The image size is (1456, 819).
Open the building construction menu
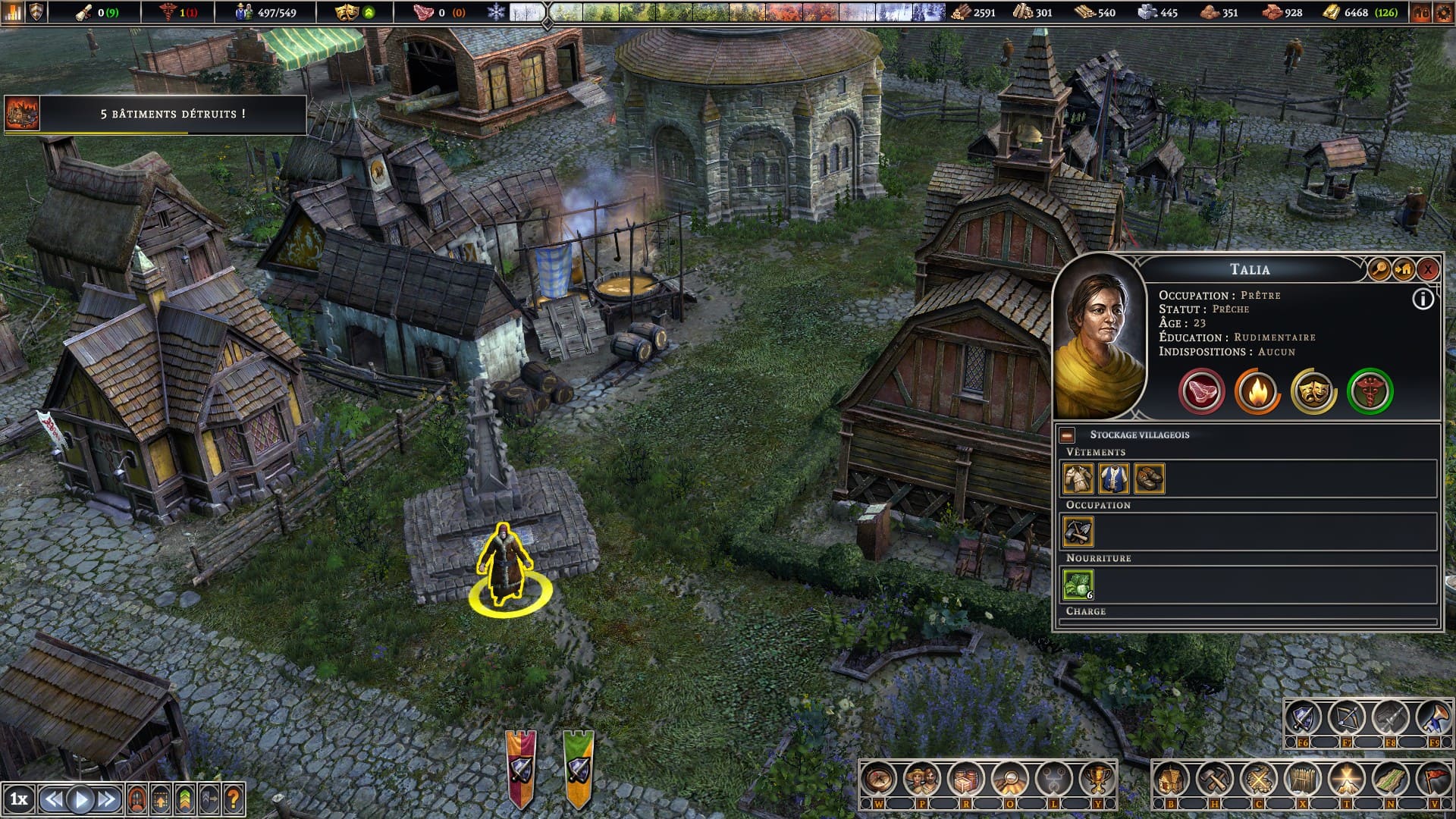1171,779
